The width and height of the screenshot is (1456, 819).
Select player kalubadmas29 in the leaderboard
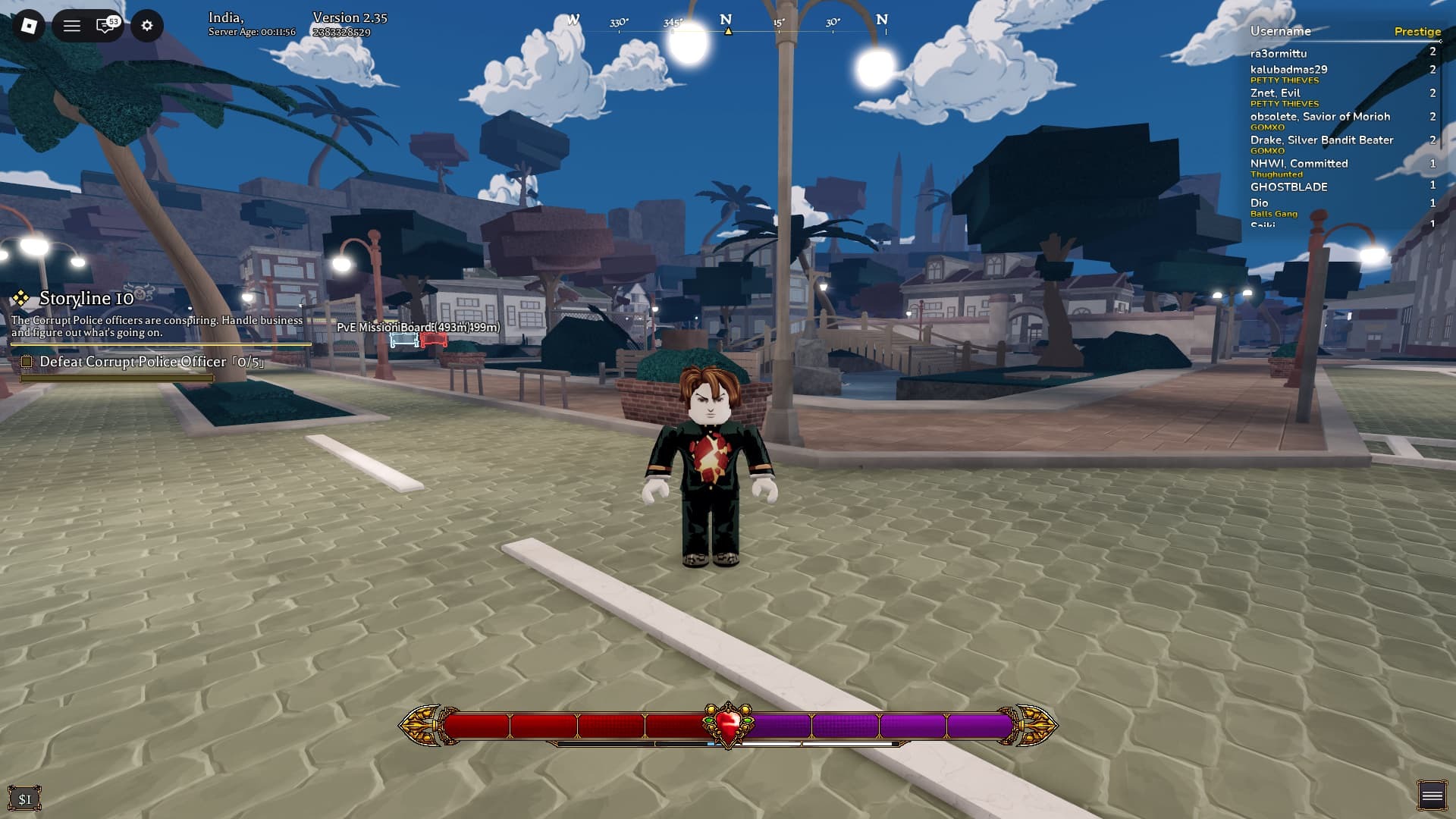pyautogui.click(x=1288, y=70)
